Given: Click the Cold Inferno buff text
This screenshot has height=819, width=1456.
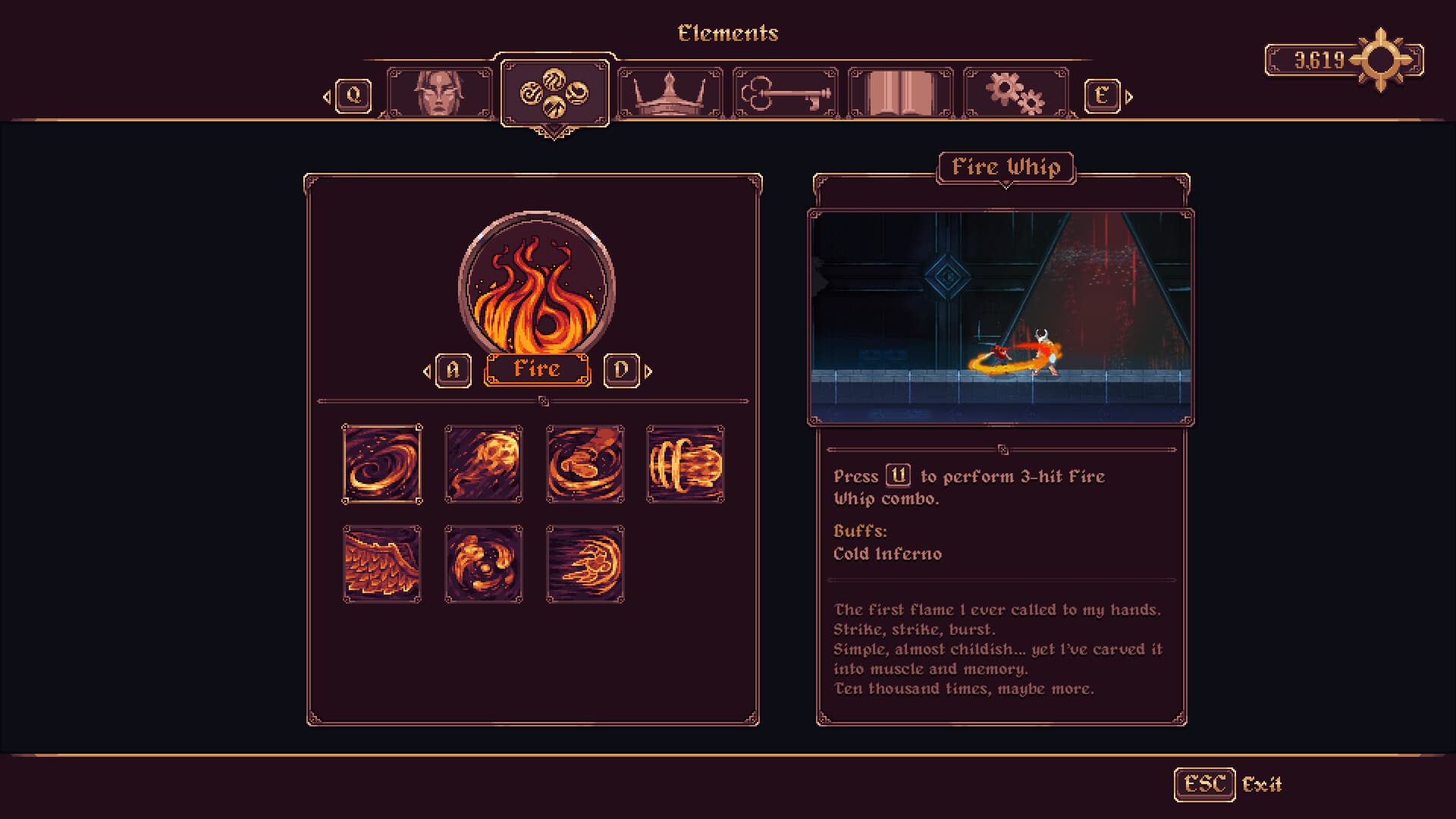Looking at the screenshot, I should point(886,554).
